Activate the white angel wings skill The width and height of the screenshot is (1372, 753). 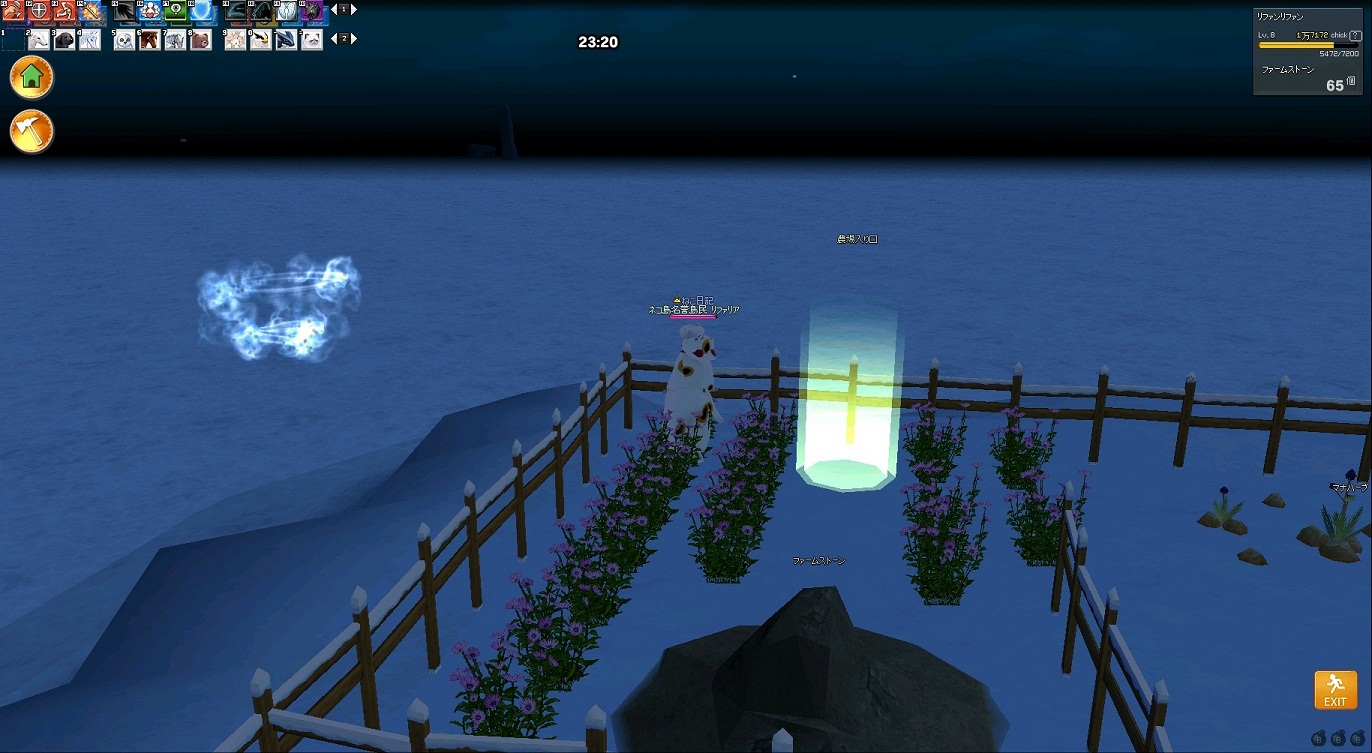coord(286,12)
